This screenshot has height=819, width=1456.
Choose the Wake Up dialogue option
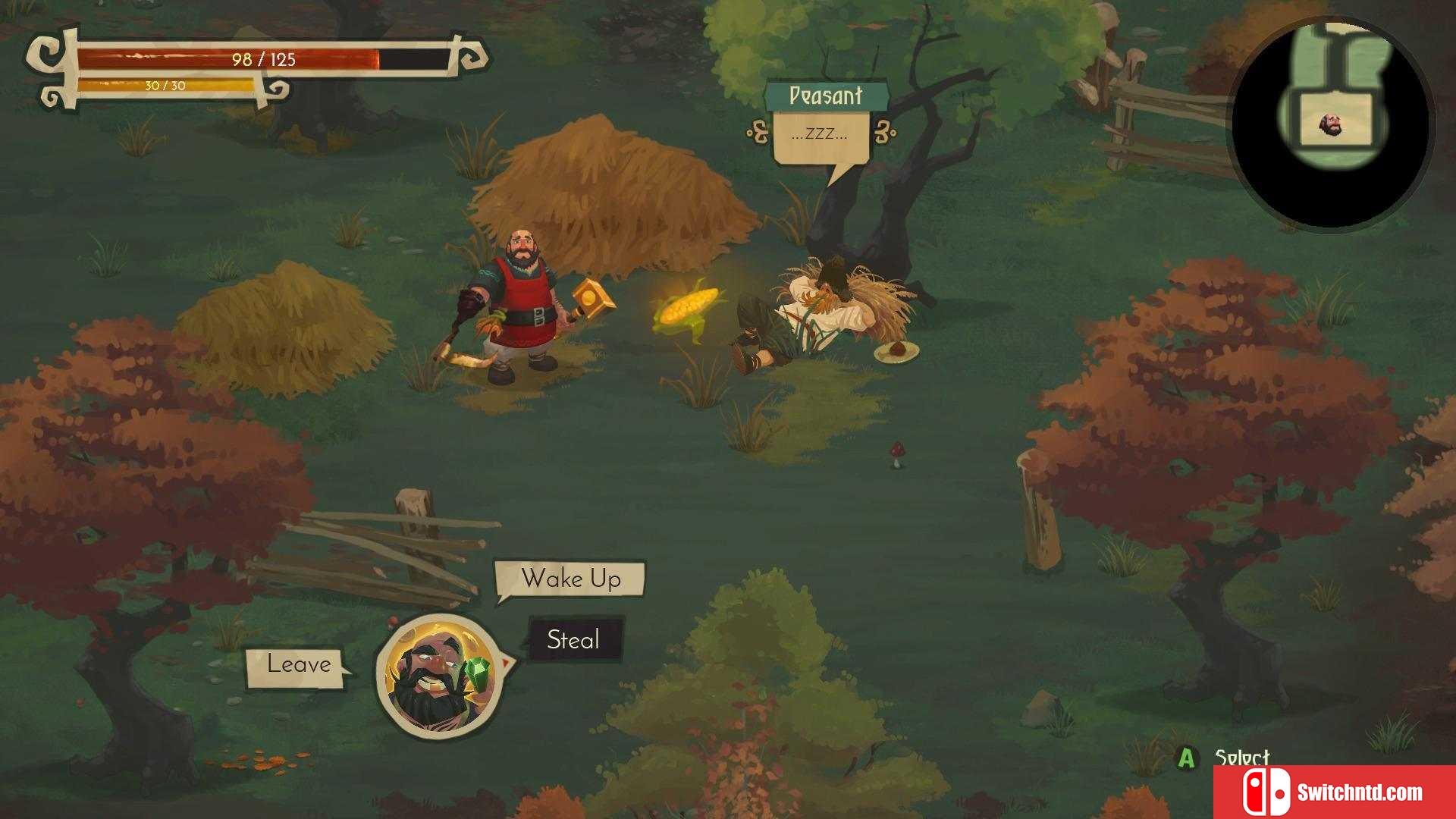click(570, 579)
